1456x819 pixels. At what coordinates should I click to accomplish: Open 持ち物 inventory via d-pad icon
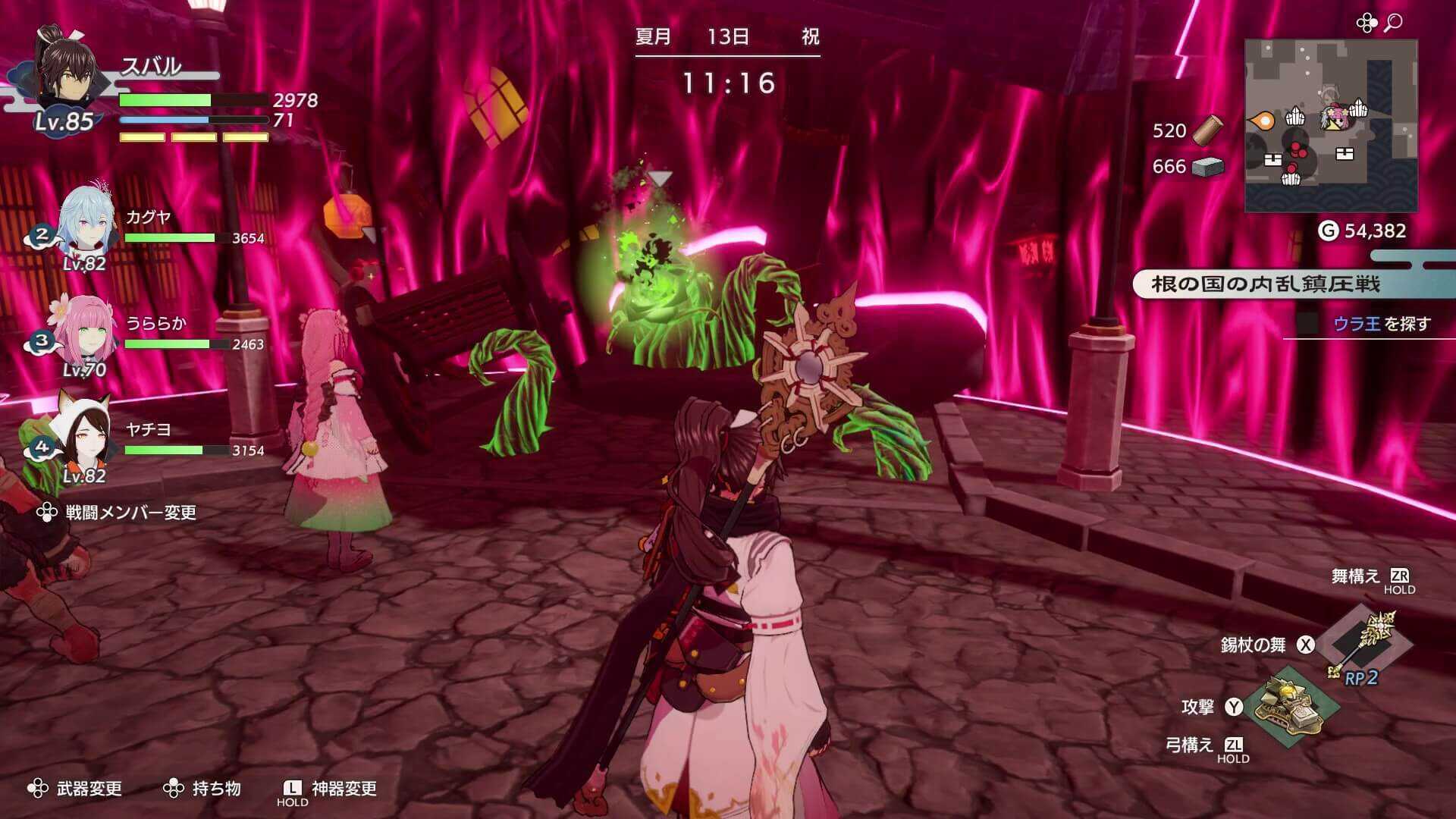[x=176, y=789]
